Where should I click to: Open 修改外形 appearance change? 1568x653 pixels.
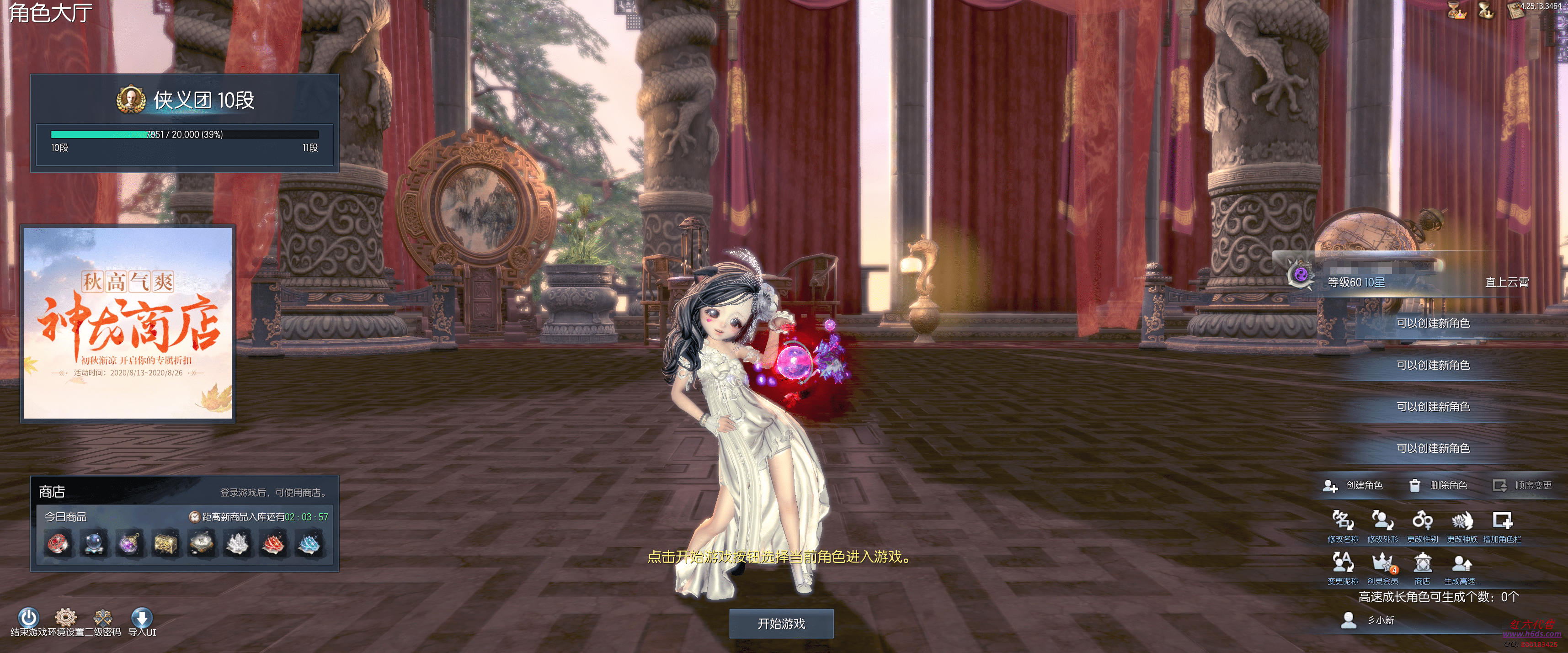pyautogui.click(x=1382, y=521)
